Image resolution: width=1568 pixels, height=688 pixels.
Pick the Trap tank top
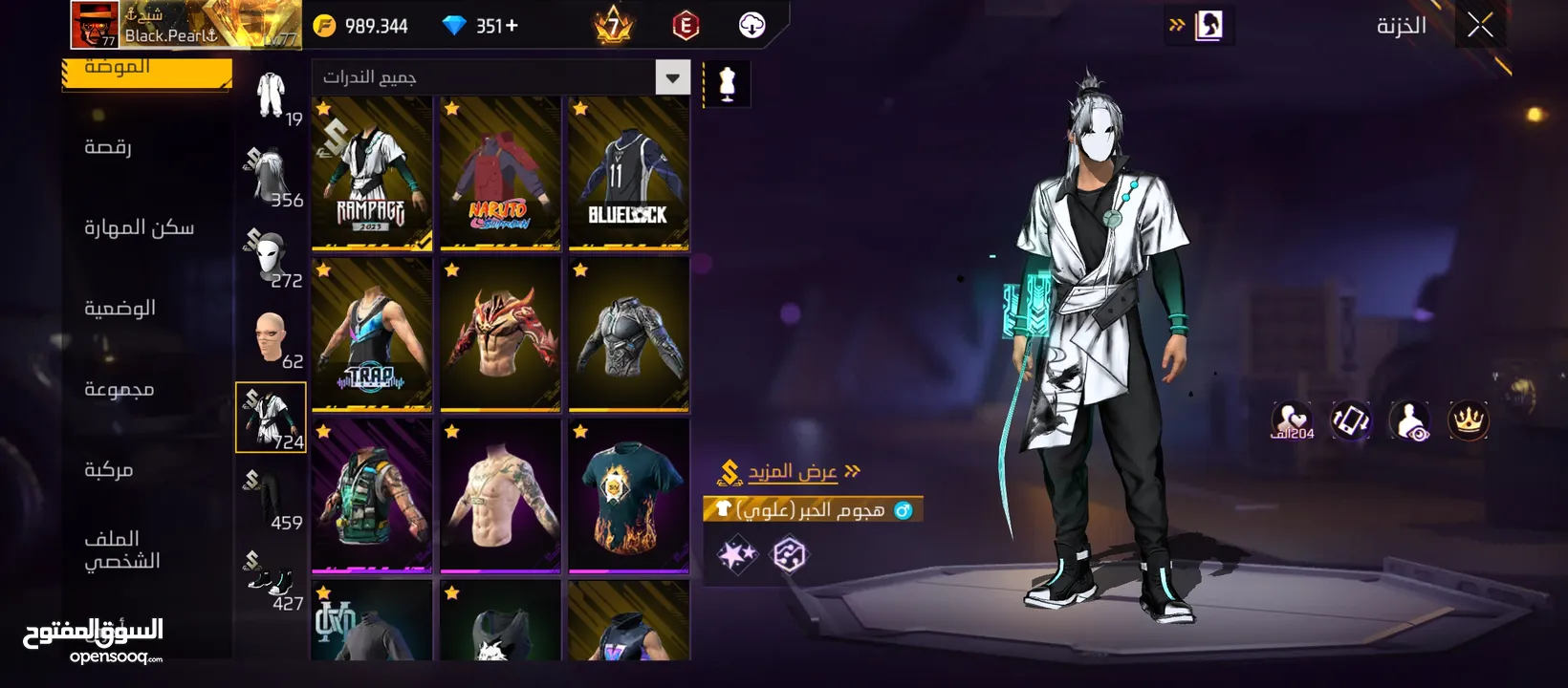[x=372, y=334]
